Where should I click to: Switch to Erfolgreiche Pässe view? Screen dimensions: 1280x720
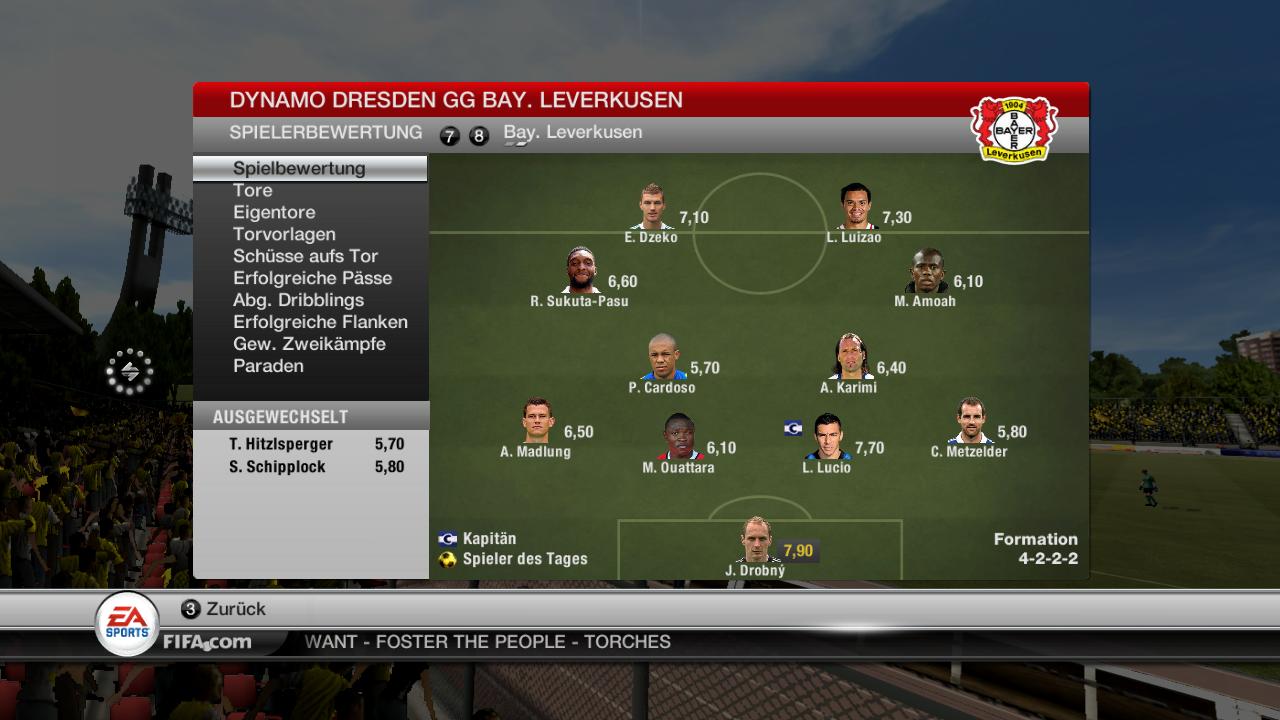312,278
